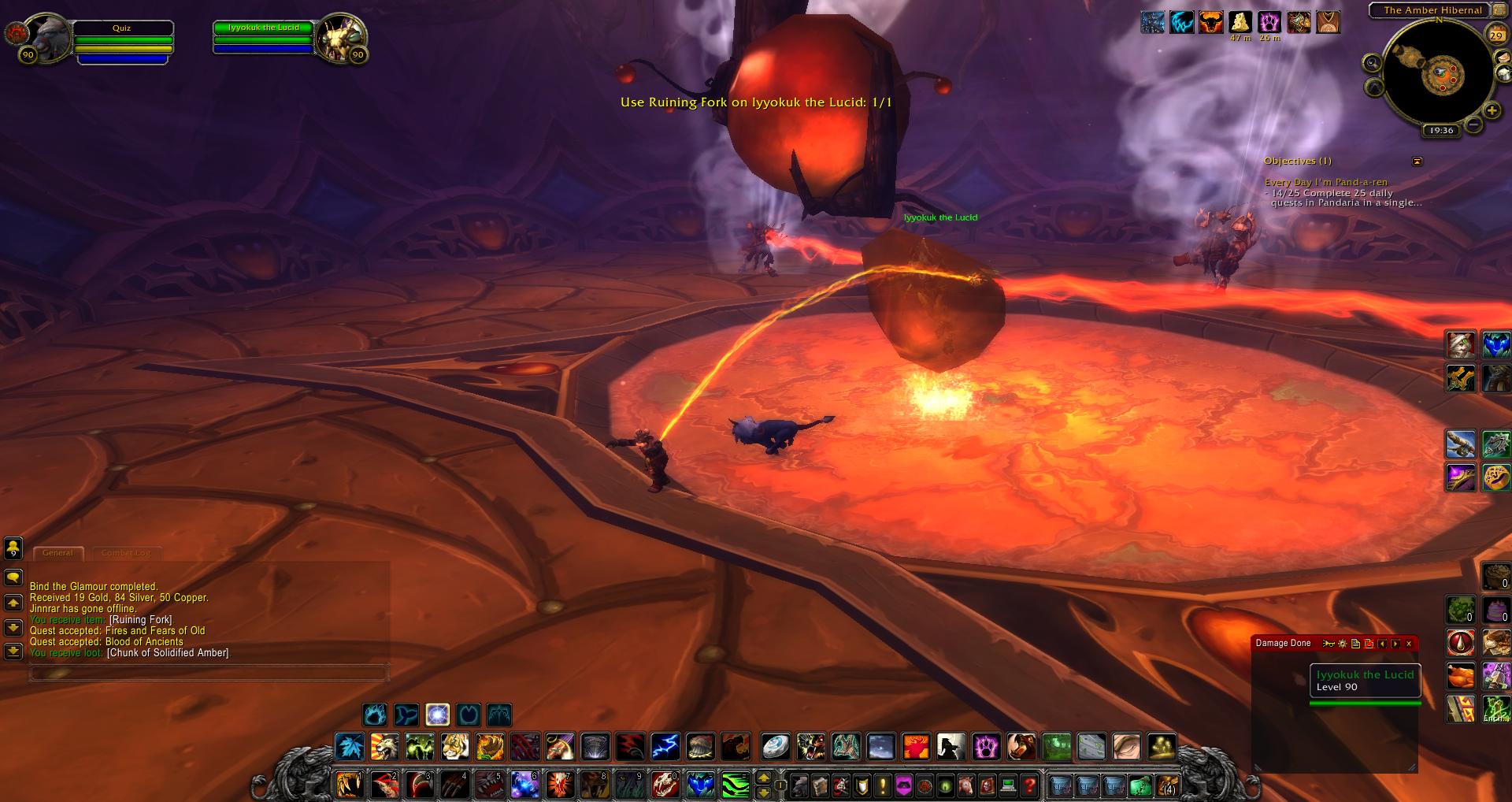Use the yellow tiger head ability
The height and width of the screenshot is (802, 1512).
454,746
